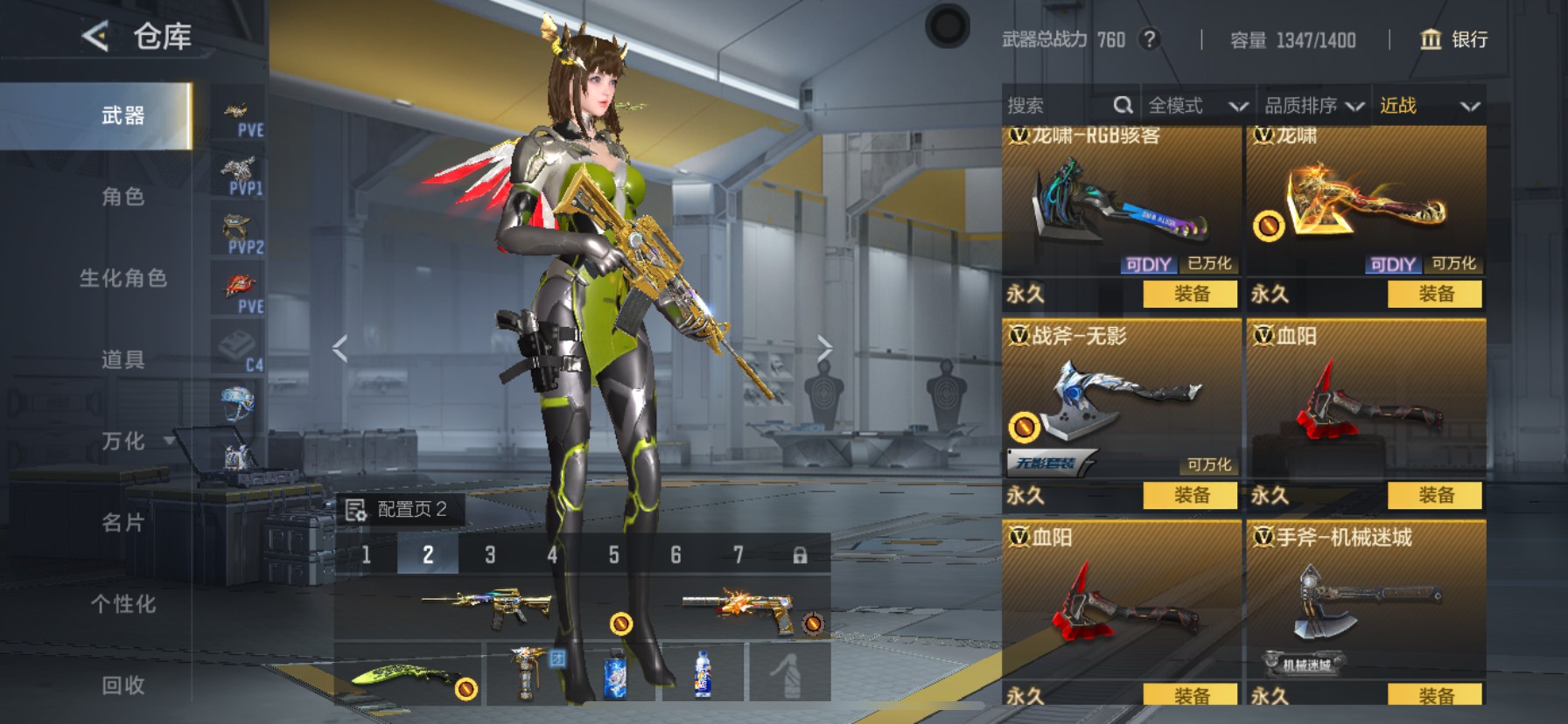
Task: Open the 回收 tab
Action: (x=122, y=686)
